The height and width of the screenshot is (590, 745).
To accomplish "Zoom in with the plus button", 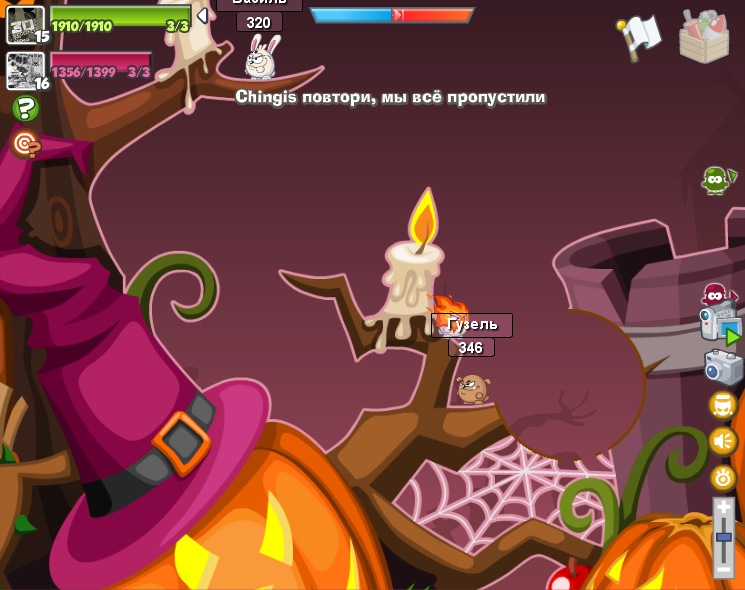I will [724, 509].
